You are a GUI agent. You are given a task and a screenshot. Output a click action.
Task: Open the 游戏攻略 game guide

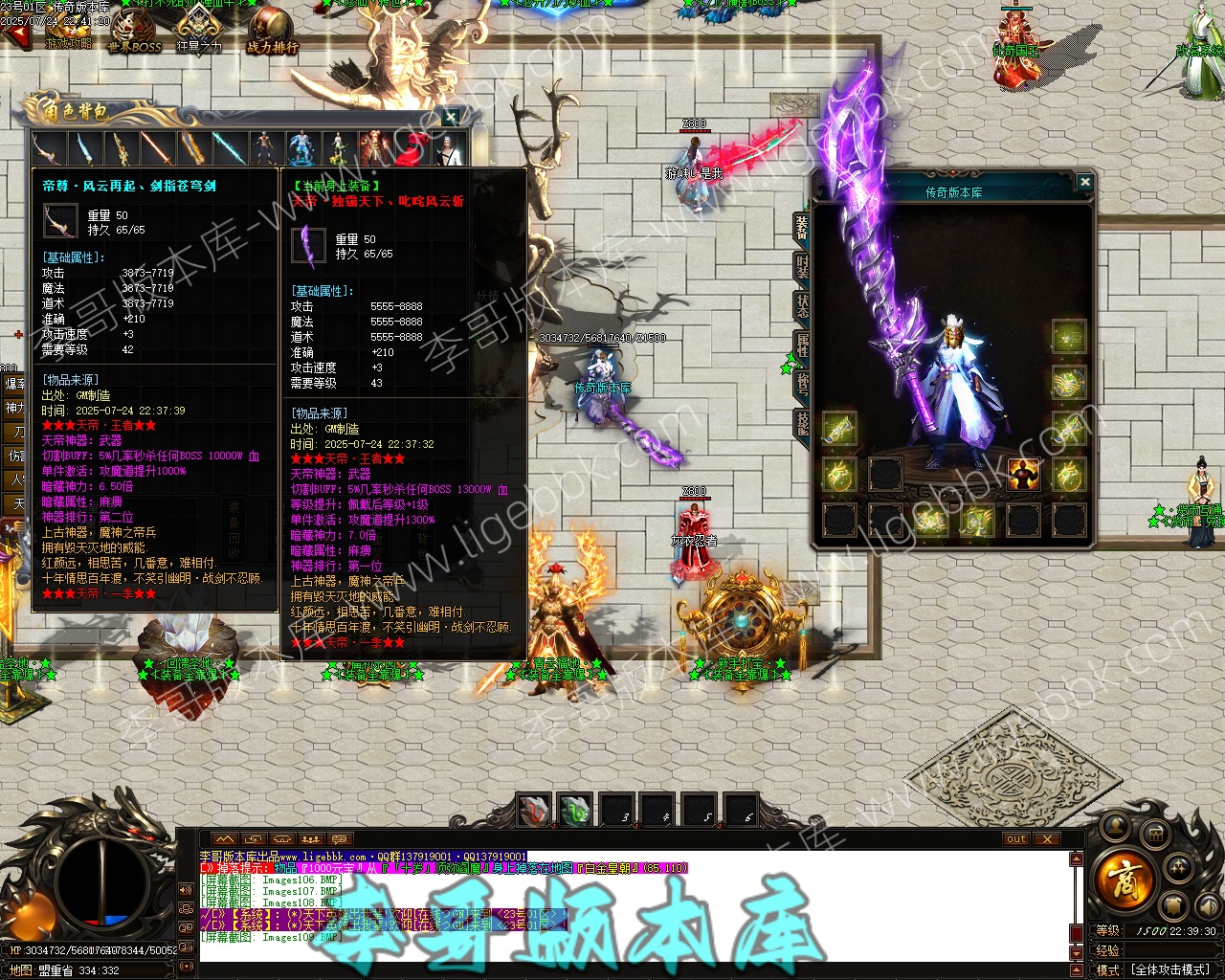coord(67,34)
